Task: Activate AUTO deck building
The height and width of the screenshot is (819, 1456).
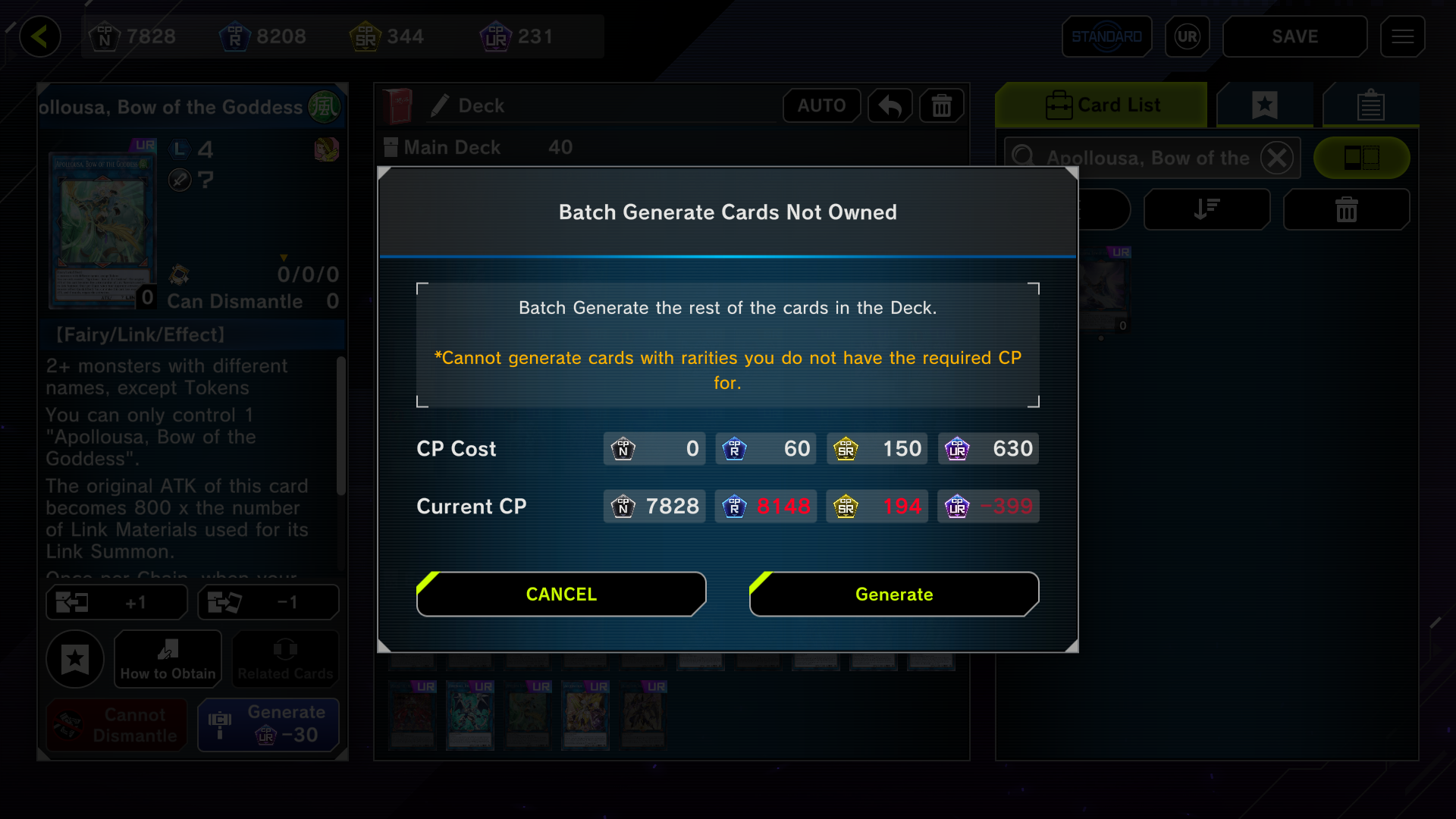Action: pyautogui.click(x=821, y=105)
